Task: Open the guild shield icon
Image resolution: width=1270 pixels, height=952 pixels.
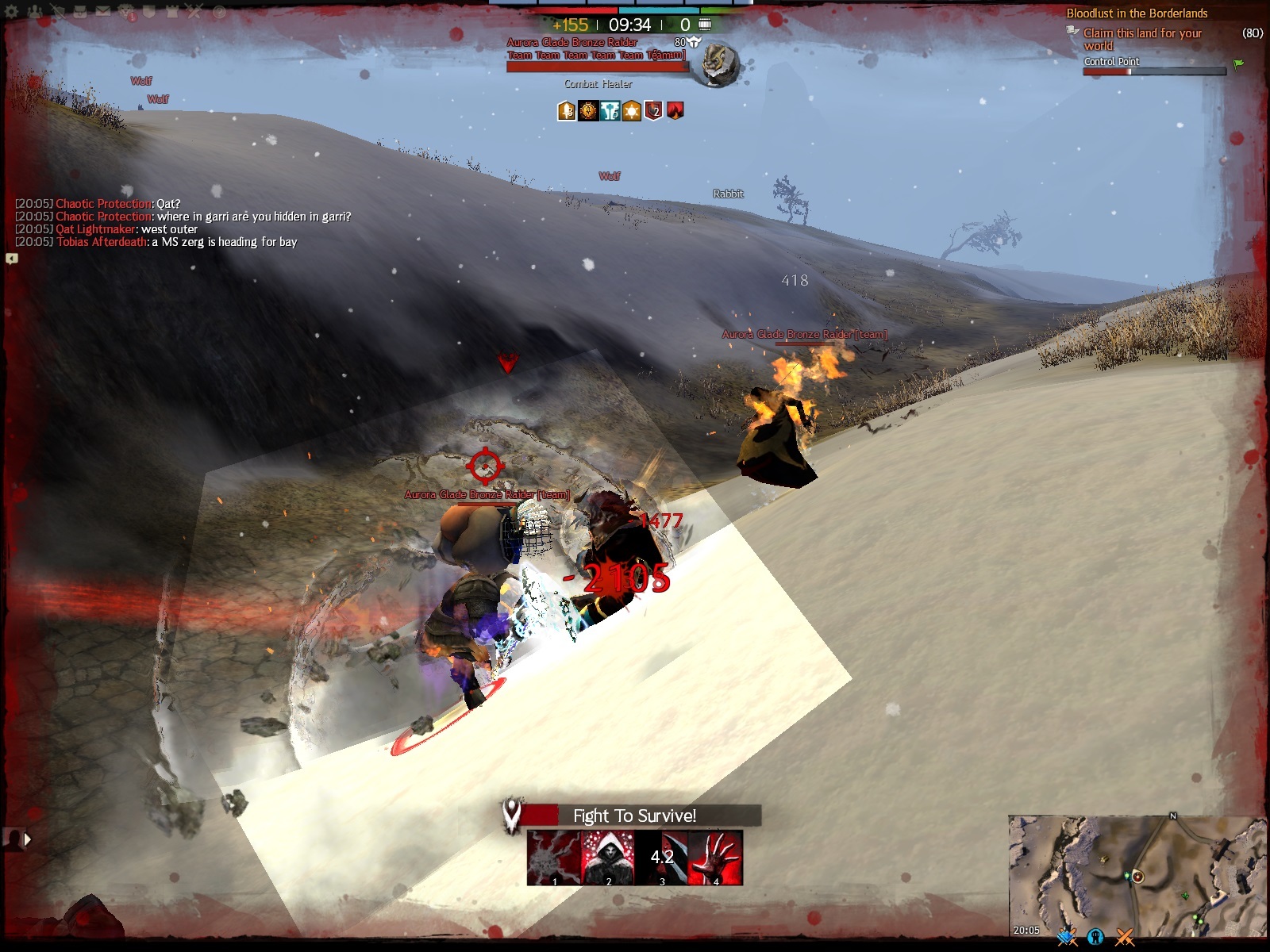Action: tap(148, 12)
